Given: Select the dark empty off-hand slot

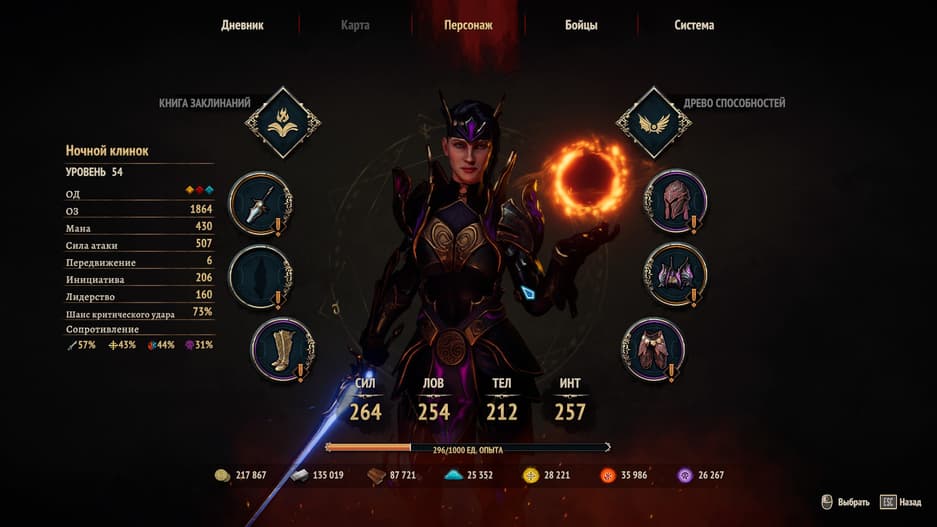Looking at the screenshot, I should [x=260, y=276].
